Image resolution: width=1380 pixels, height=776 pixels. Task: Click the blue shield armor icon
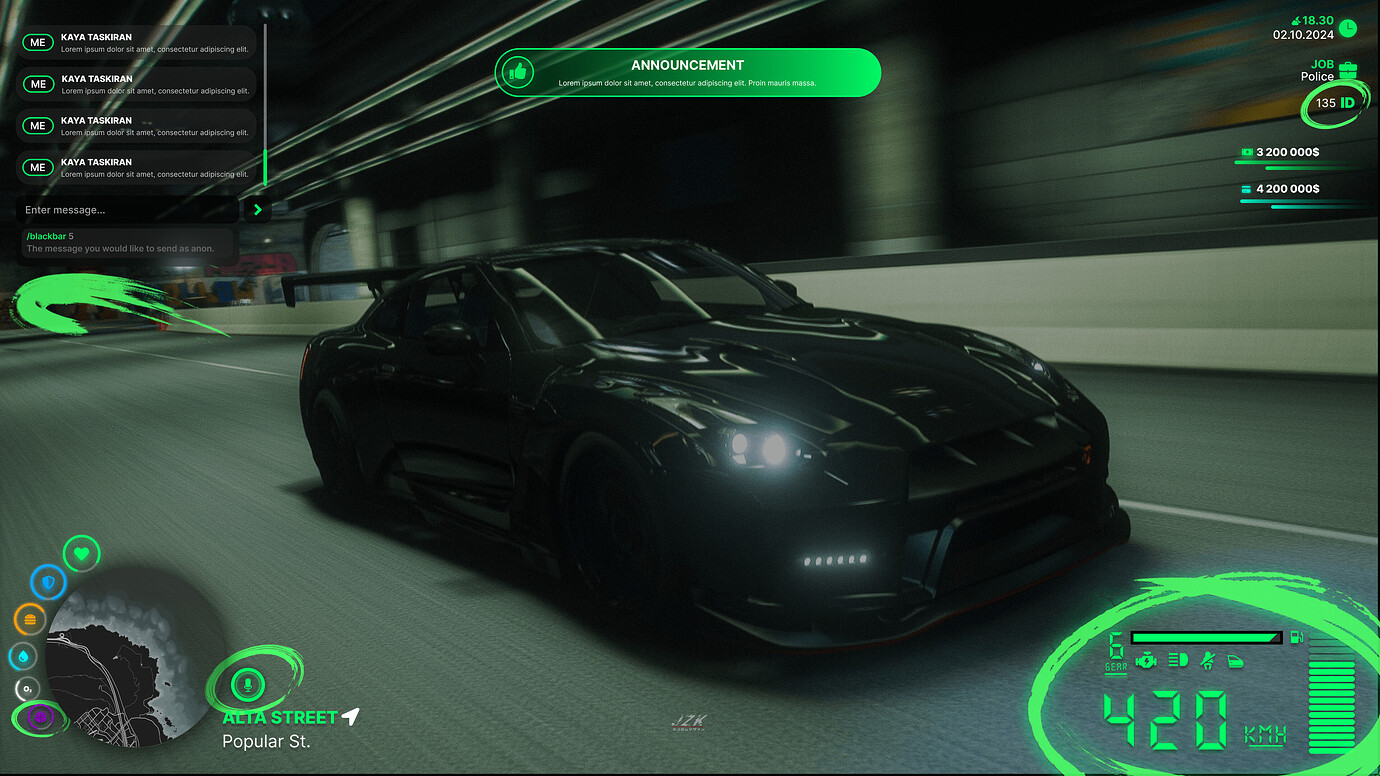[48, 583]
